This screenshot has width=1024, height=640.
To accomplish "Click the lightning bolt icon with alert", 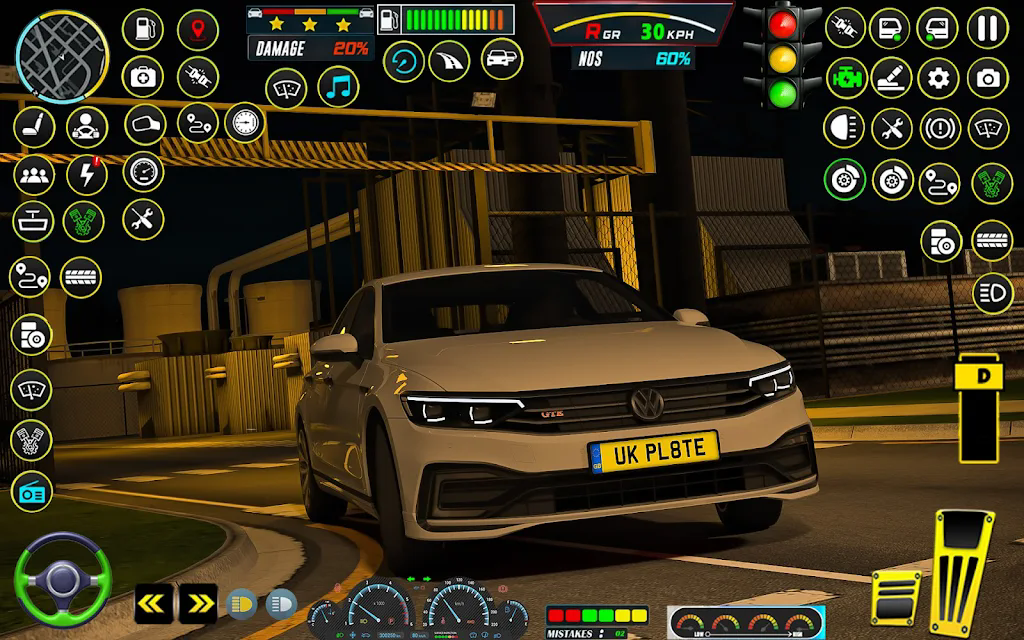I will pos(87,175).
